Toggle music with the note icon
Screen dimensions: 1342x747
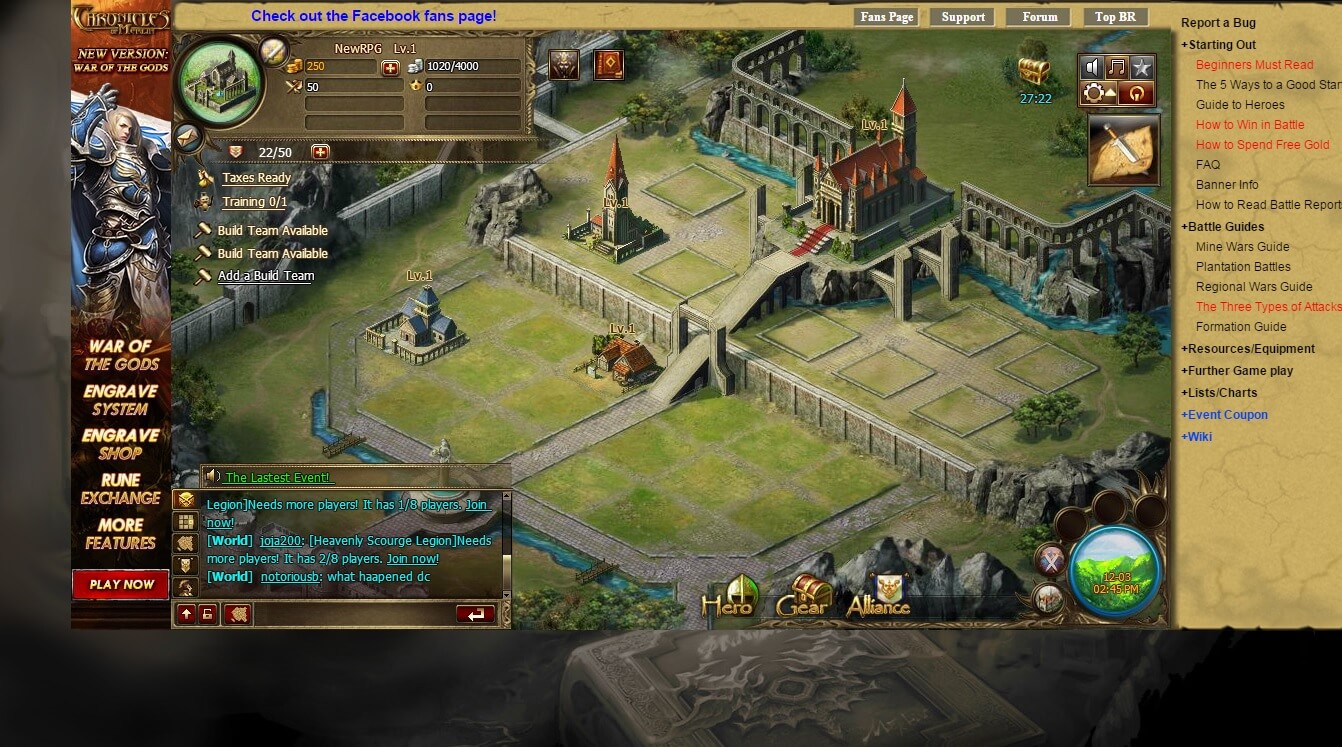pos(1117,68)
